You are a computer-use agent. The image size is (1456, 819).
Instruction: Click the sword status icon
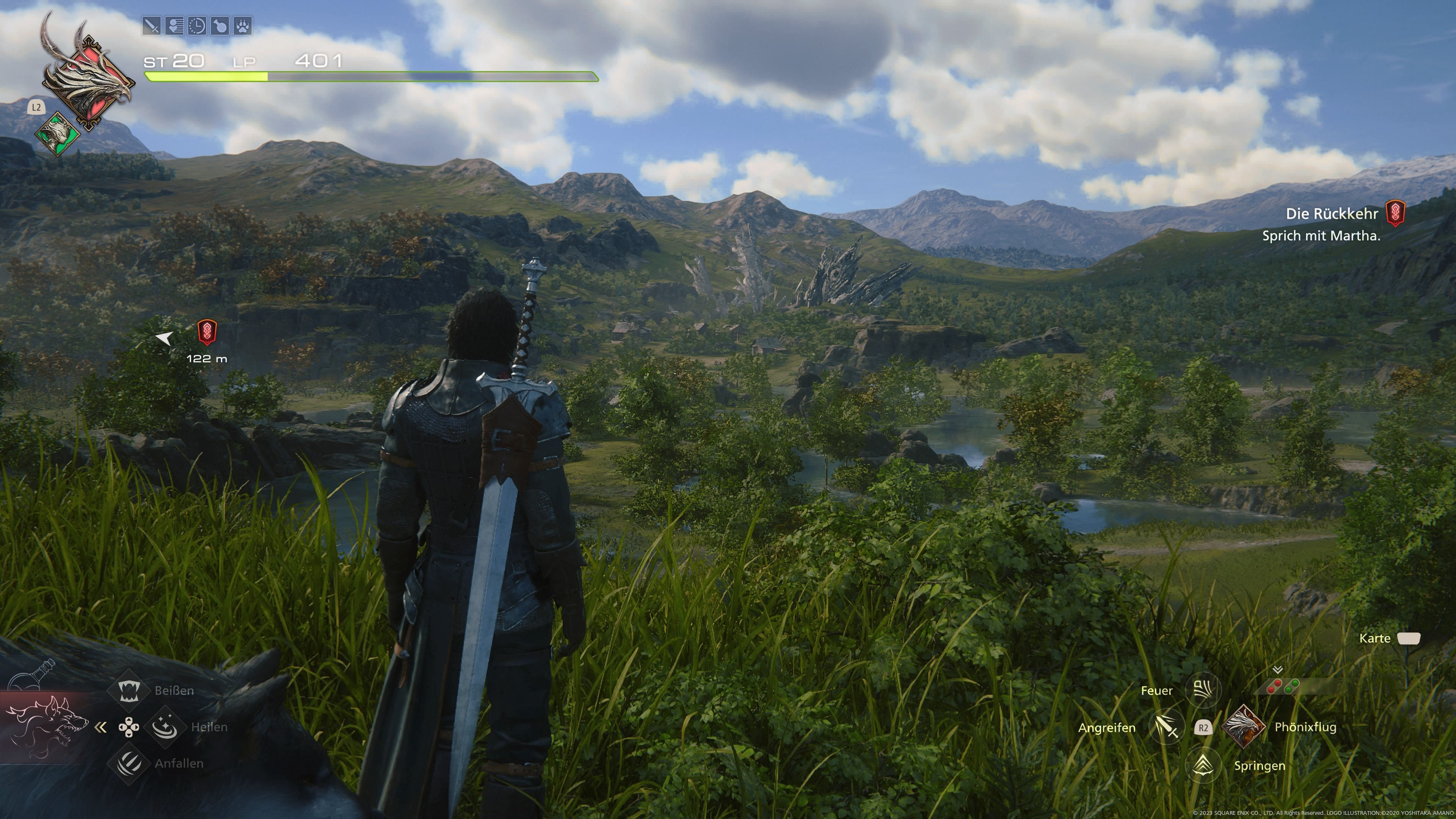click(x=152, y=26)
